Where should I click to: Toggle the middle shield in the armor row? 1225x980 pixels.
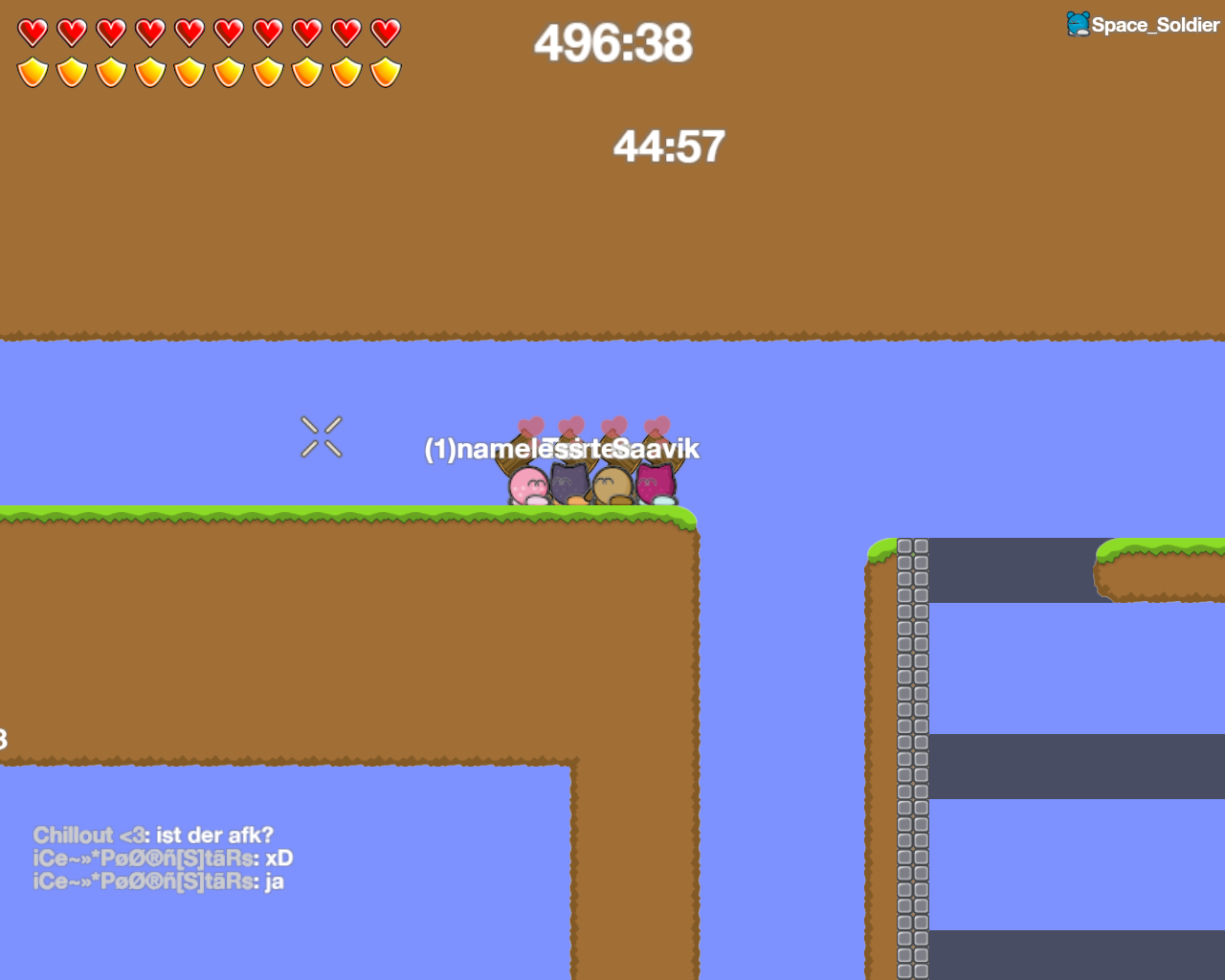click(189, 71)
